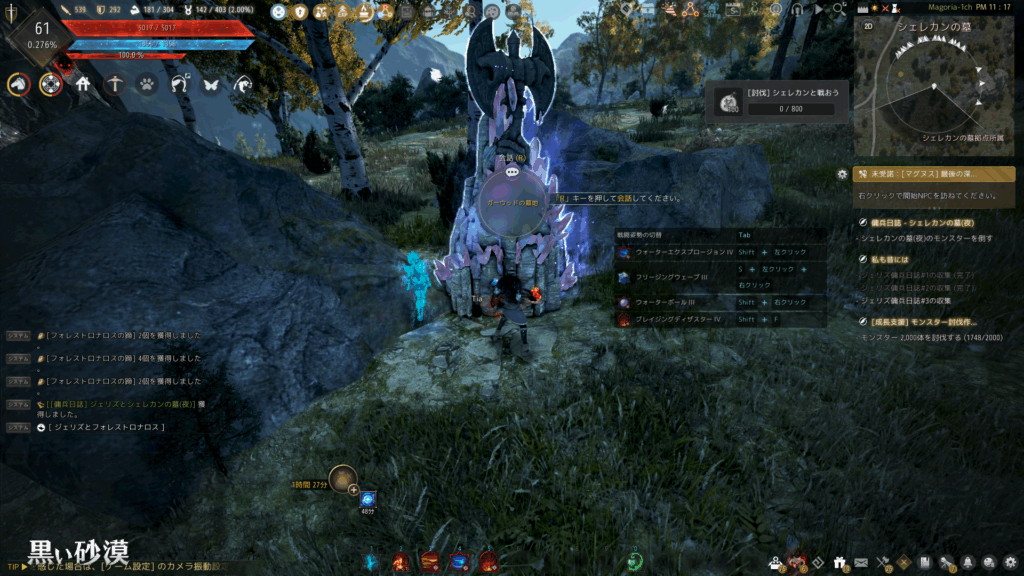Screen dimensions: 1024x576
Task: Open the 傭兵日誌 - シェレカンの墓(夜) quest entry
Action: (930, 222)
